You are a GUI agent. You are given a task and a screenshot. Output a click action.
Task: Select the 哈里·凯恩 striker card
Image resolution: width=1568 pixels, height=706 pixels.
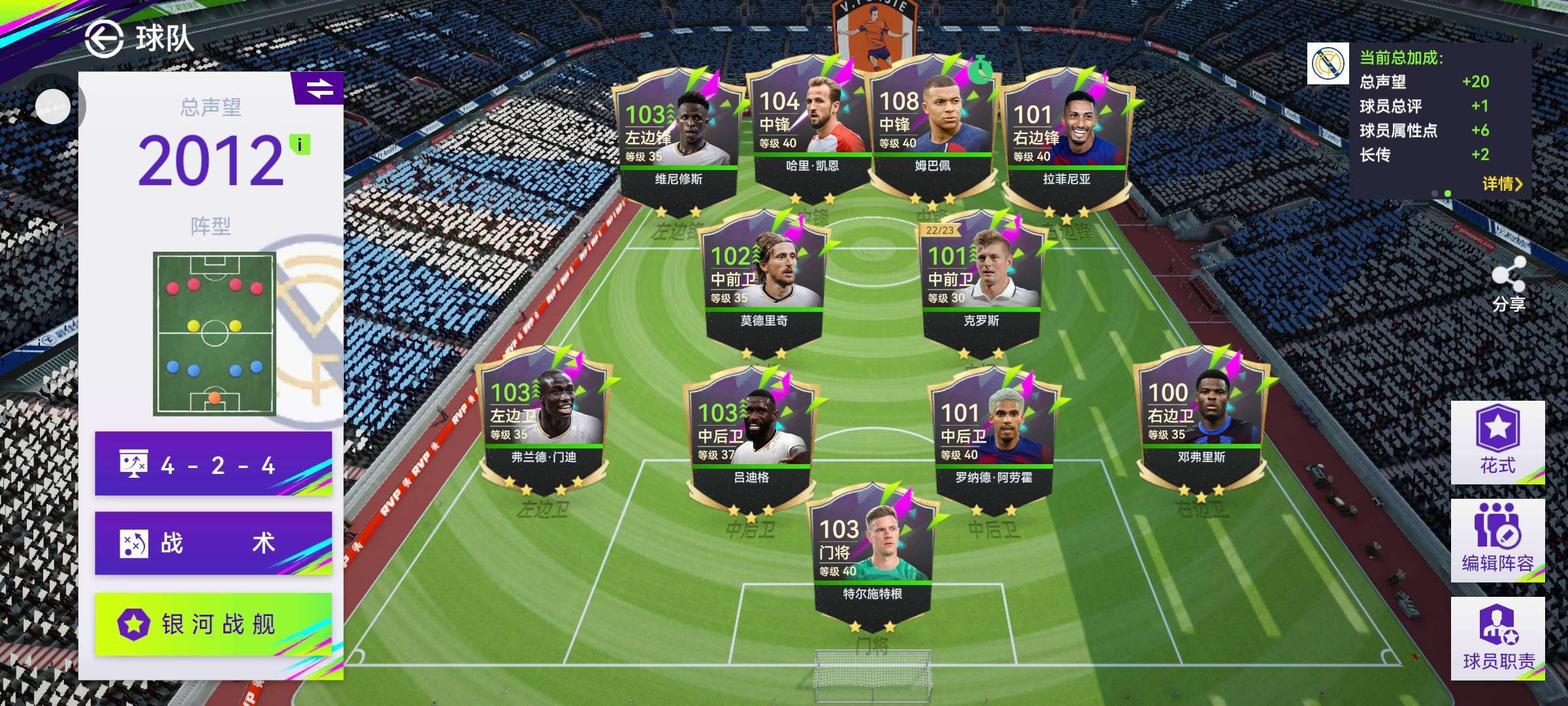(812, 131)
